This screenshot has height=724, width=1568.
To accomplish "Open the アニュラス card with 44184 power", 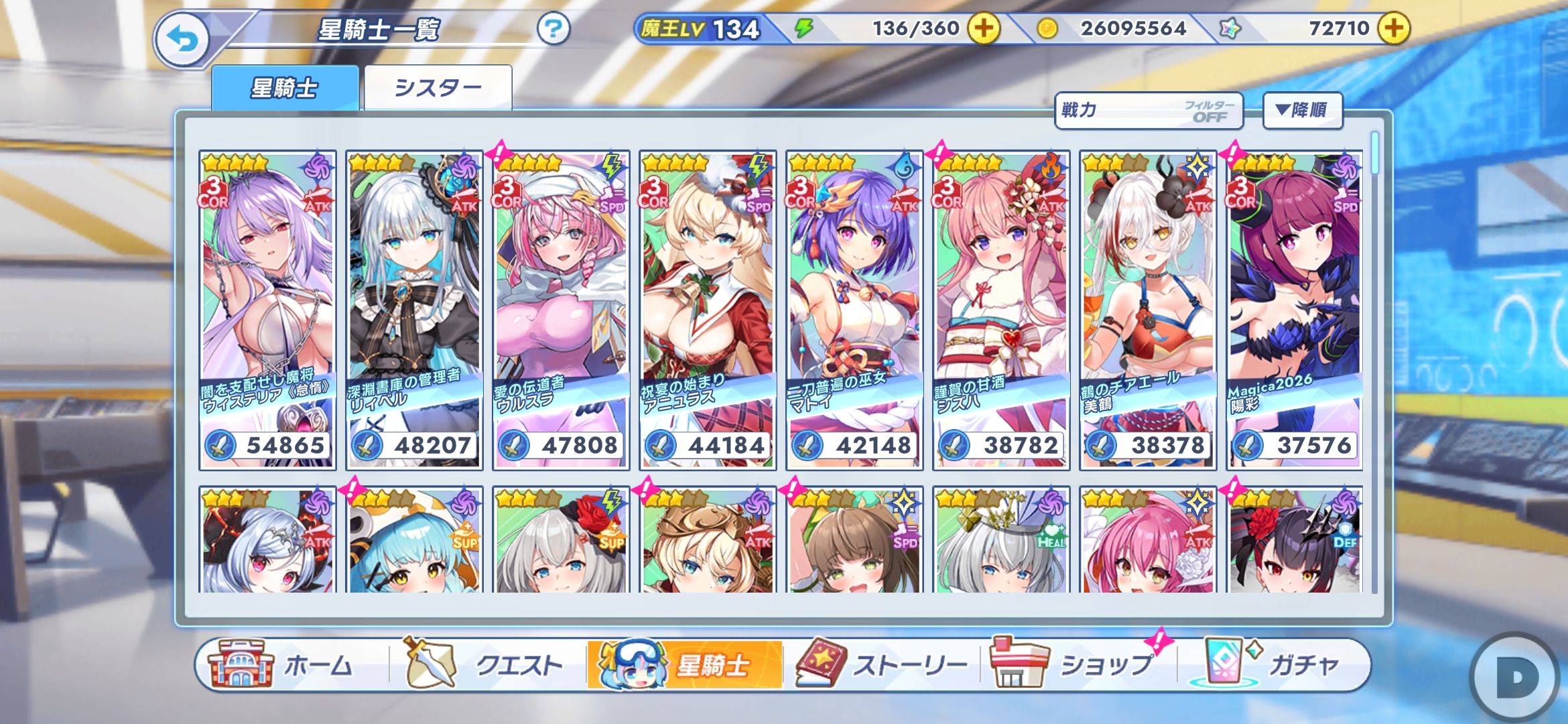I will [x=708, y=310].
